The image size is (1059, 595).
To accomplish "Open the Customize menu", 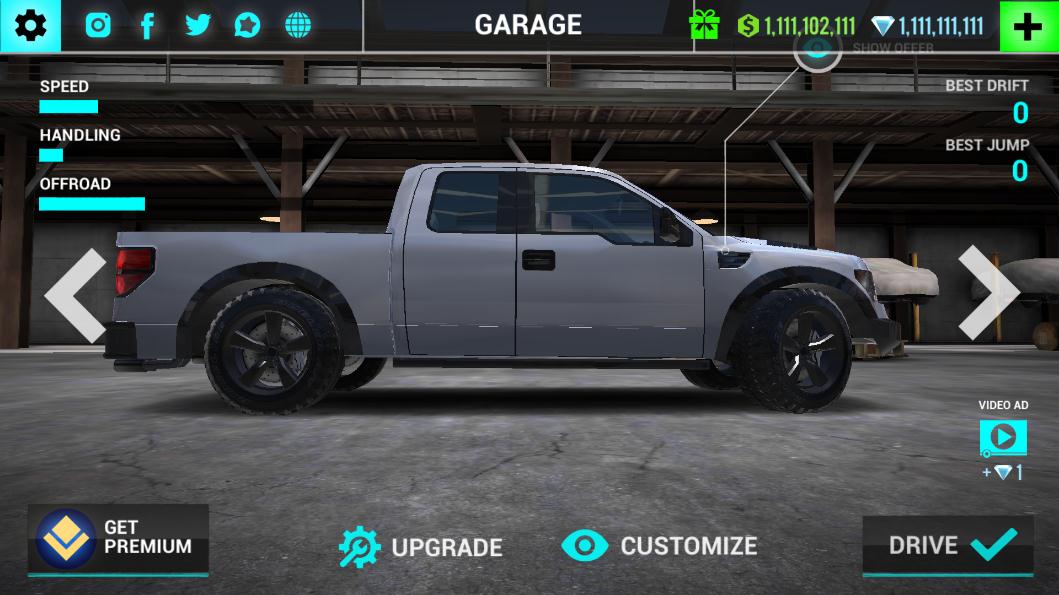I will (659, 546).
